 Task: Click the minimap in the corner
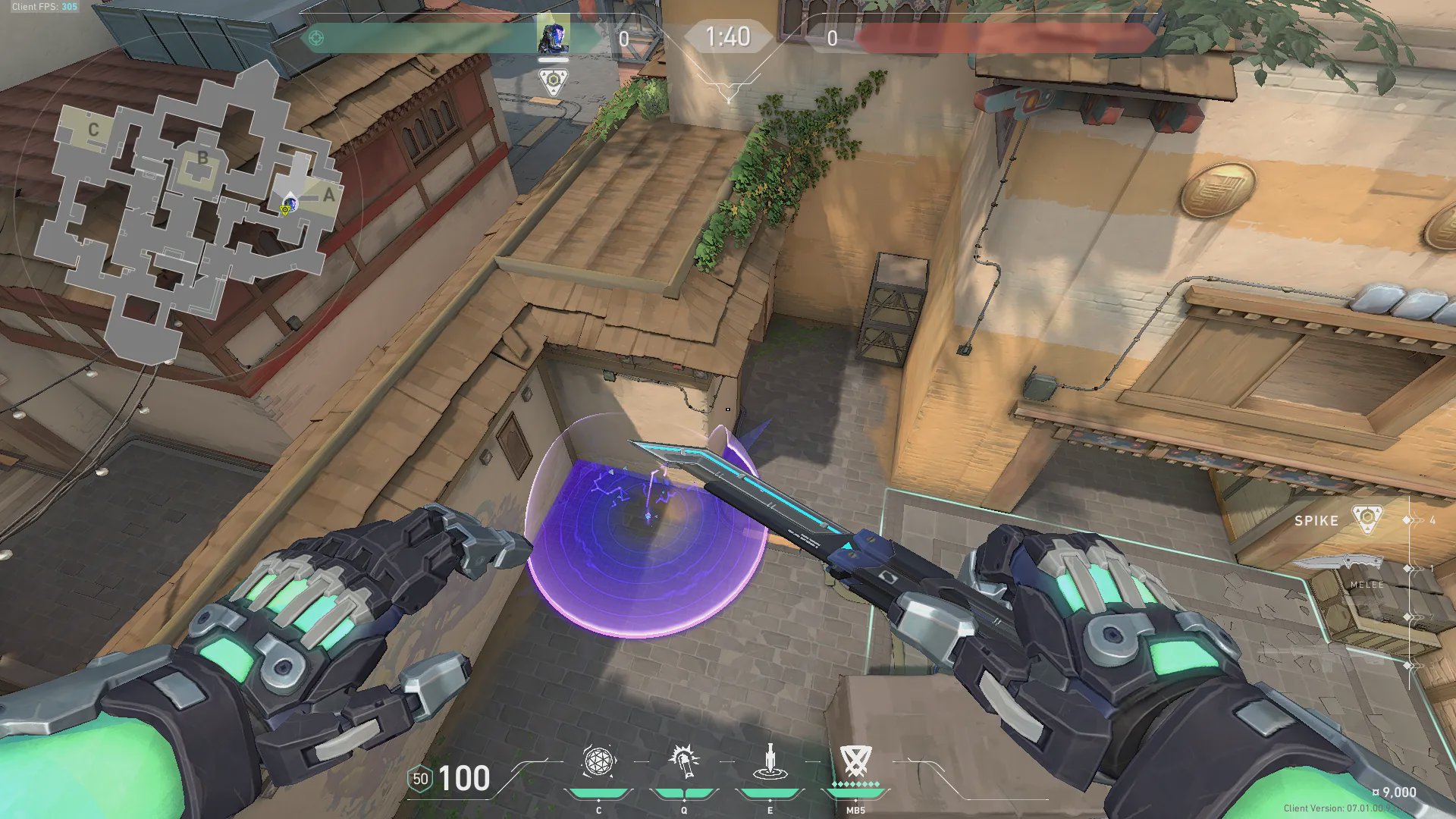190,212
